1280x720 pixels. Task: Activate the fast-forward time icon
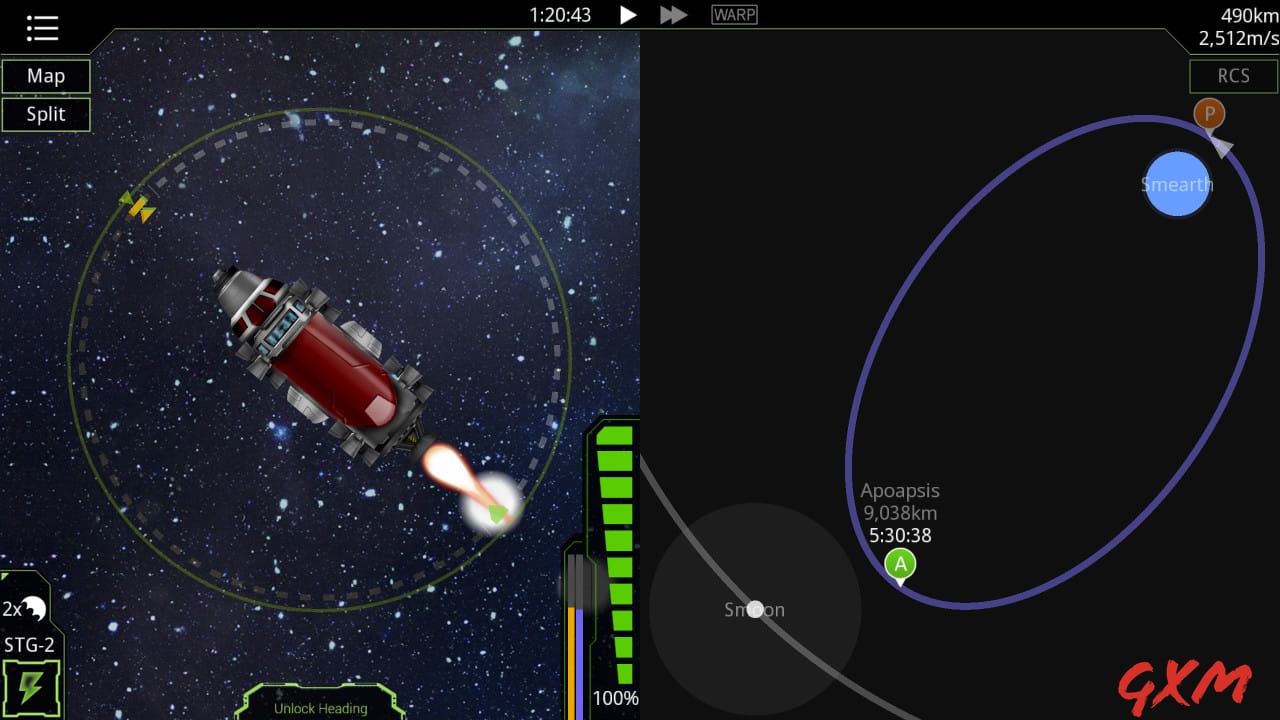(x=672, y=14)
